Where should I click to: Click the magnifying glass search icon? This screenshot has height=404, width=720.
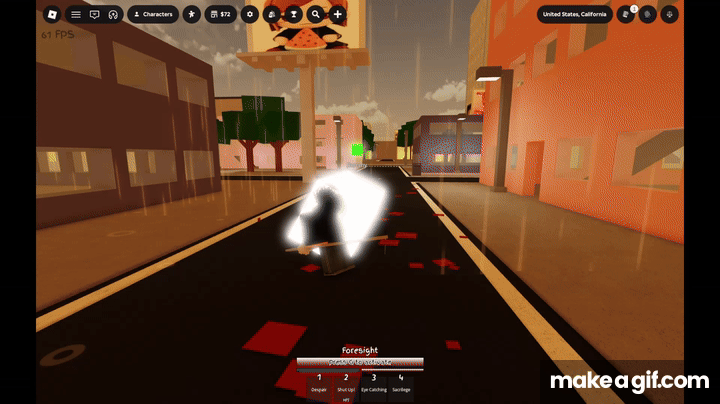pos(315,14)
